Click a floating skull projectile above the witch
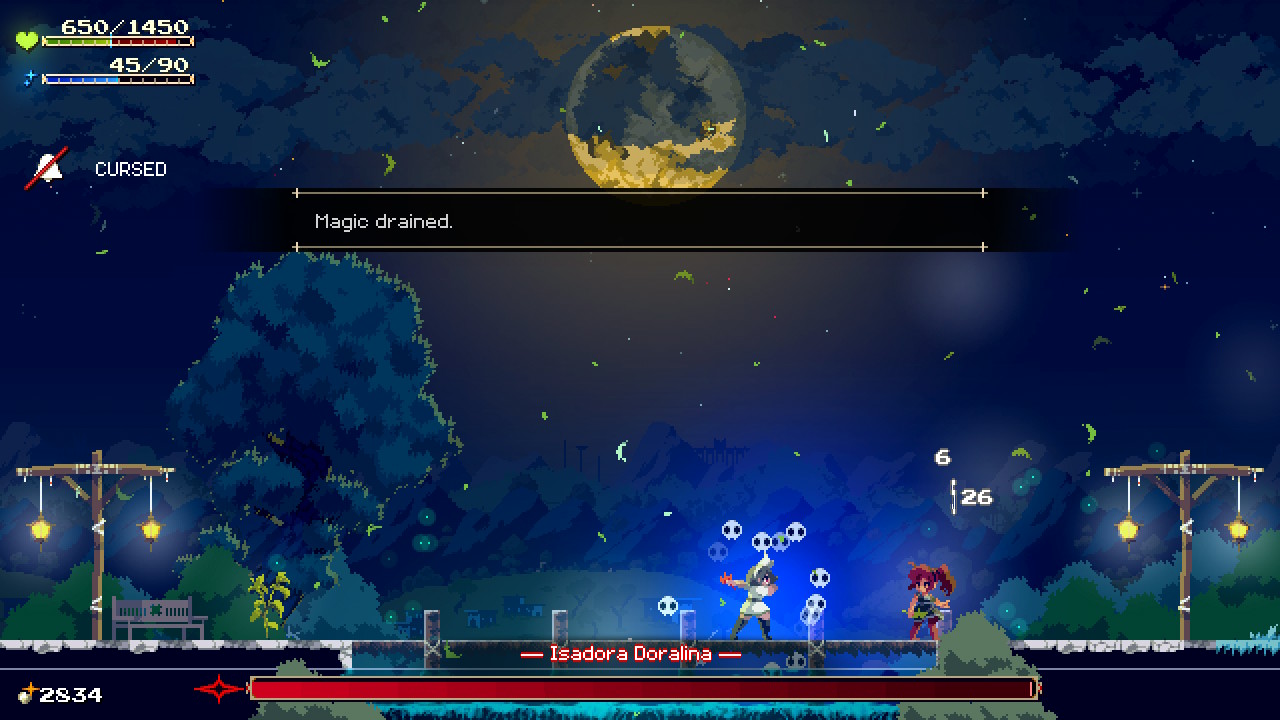Viewport: 1280px width, 720px height. [730, 527]
